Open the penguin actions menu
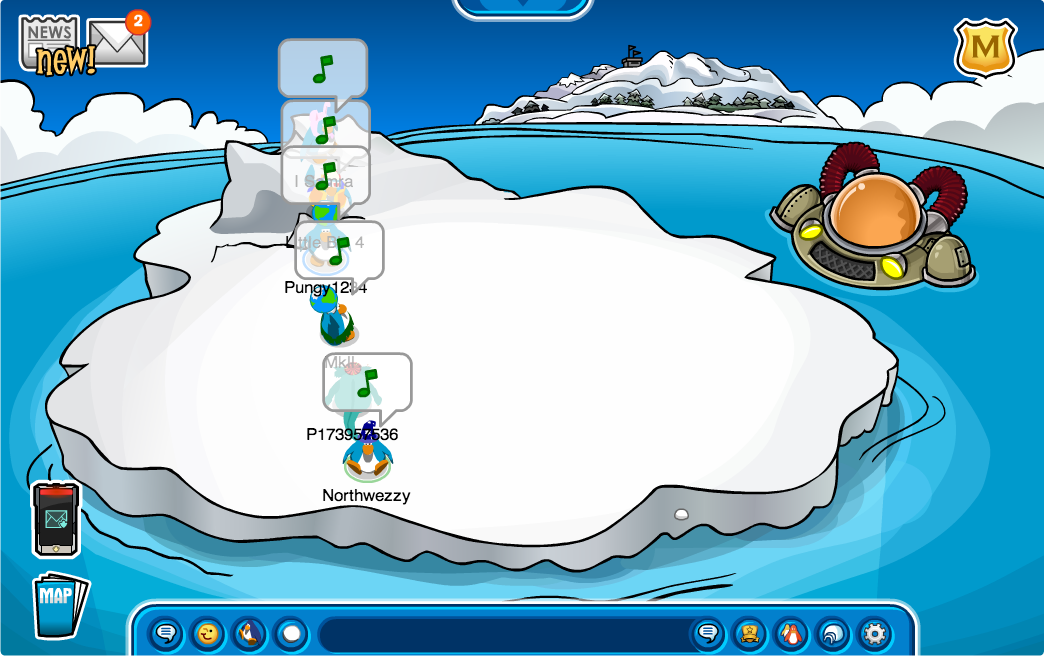The image size is (1046, 656). tap(249, 633)
